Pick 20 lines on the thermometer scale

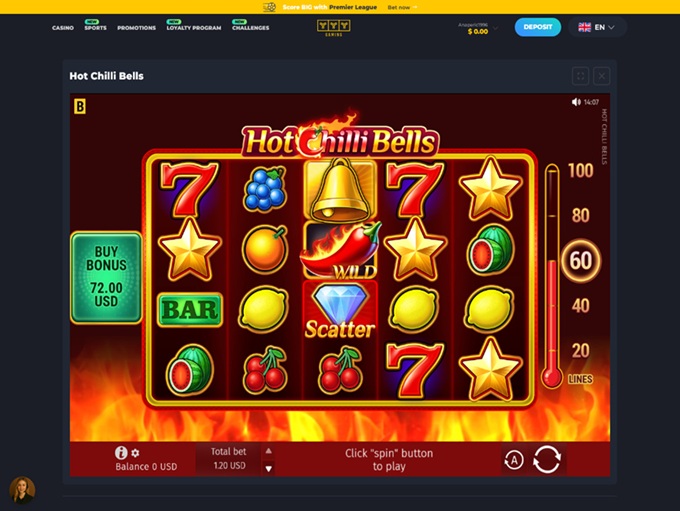click(580, 351)
